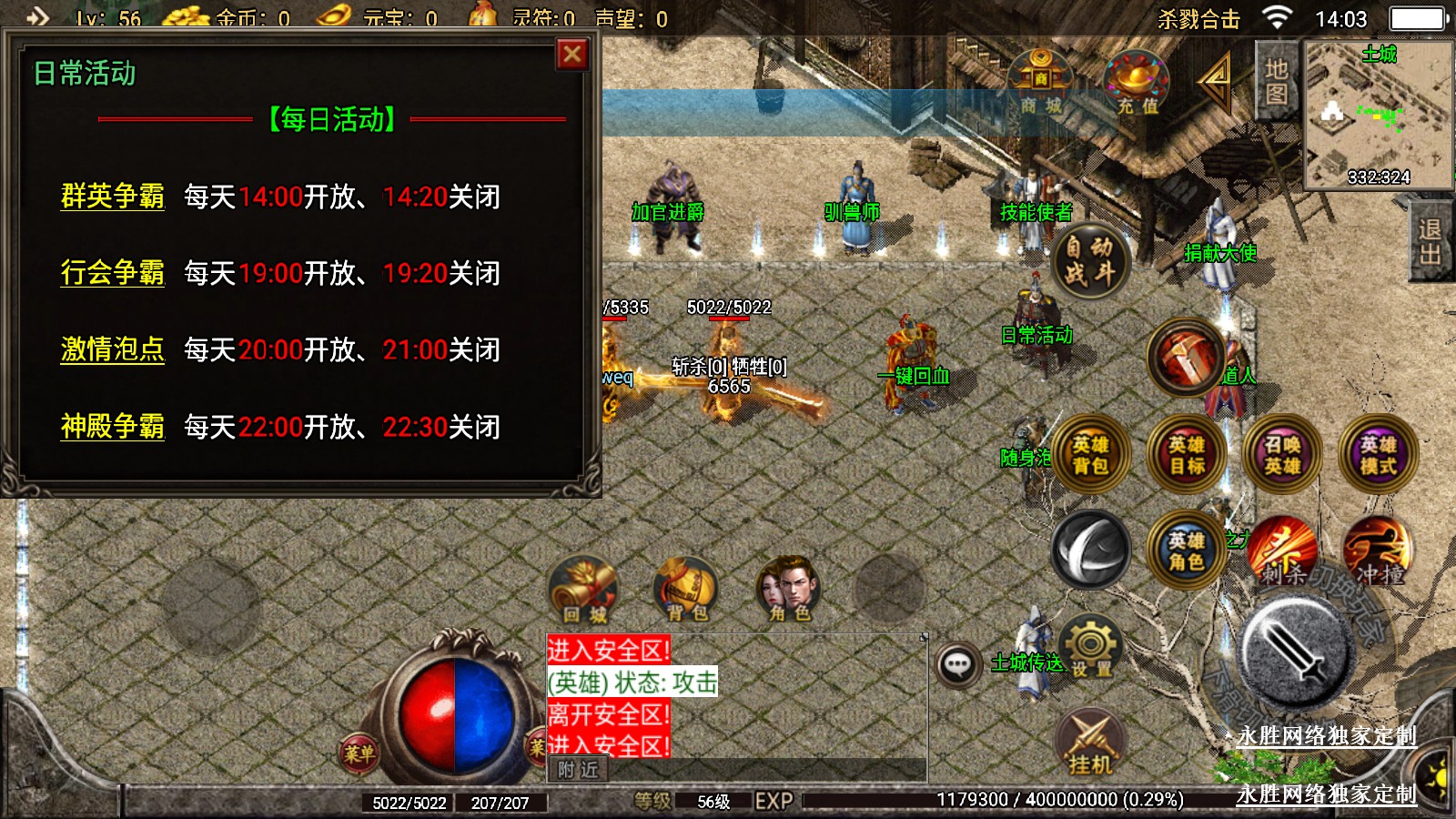The height and width of the screenshot is (819, 1456).
Task: Click the 土城 minimap
Action: [x=1378, y=114]
